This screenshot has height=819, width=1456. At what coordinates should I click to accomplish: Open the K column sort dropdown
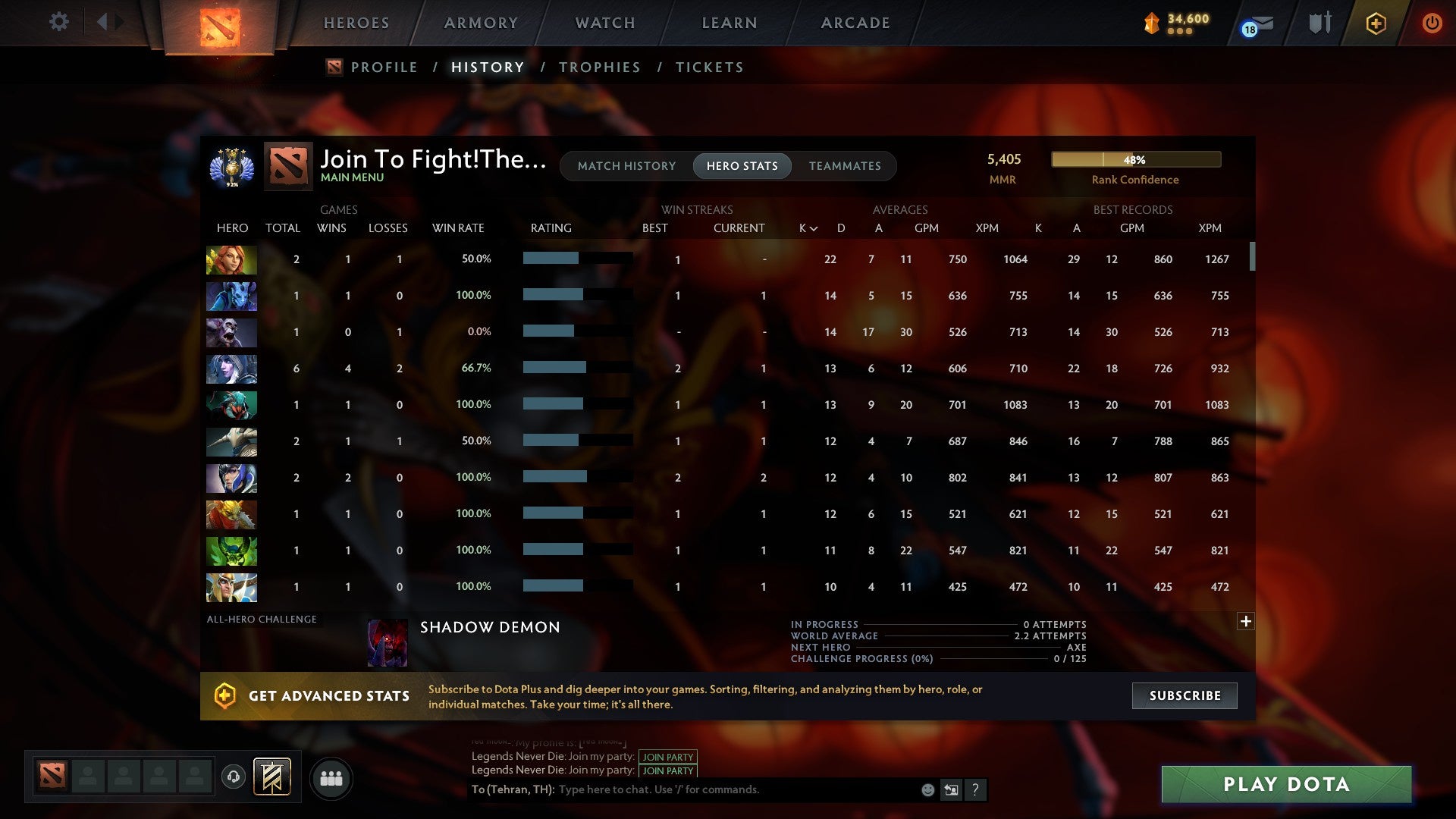coord(806,227)
